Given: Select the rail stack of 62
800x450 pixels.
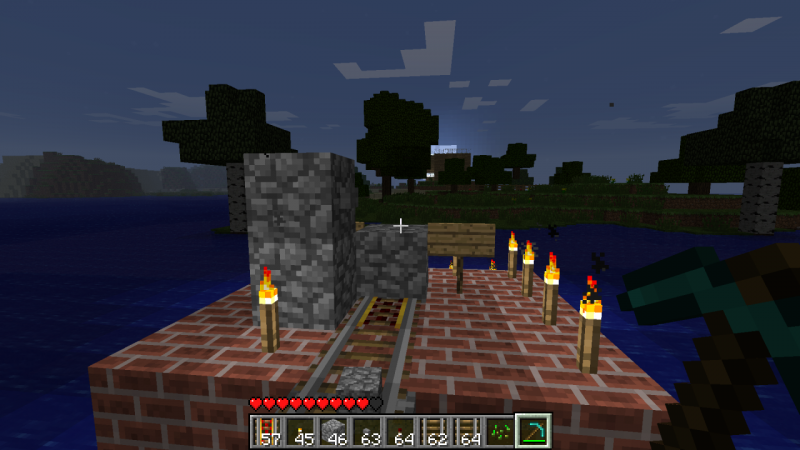Looking at the screenshot, I should (433, 431).
